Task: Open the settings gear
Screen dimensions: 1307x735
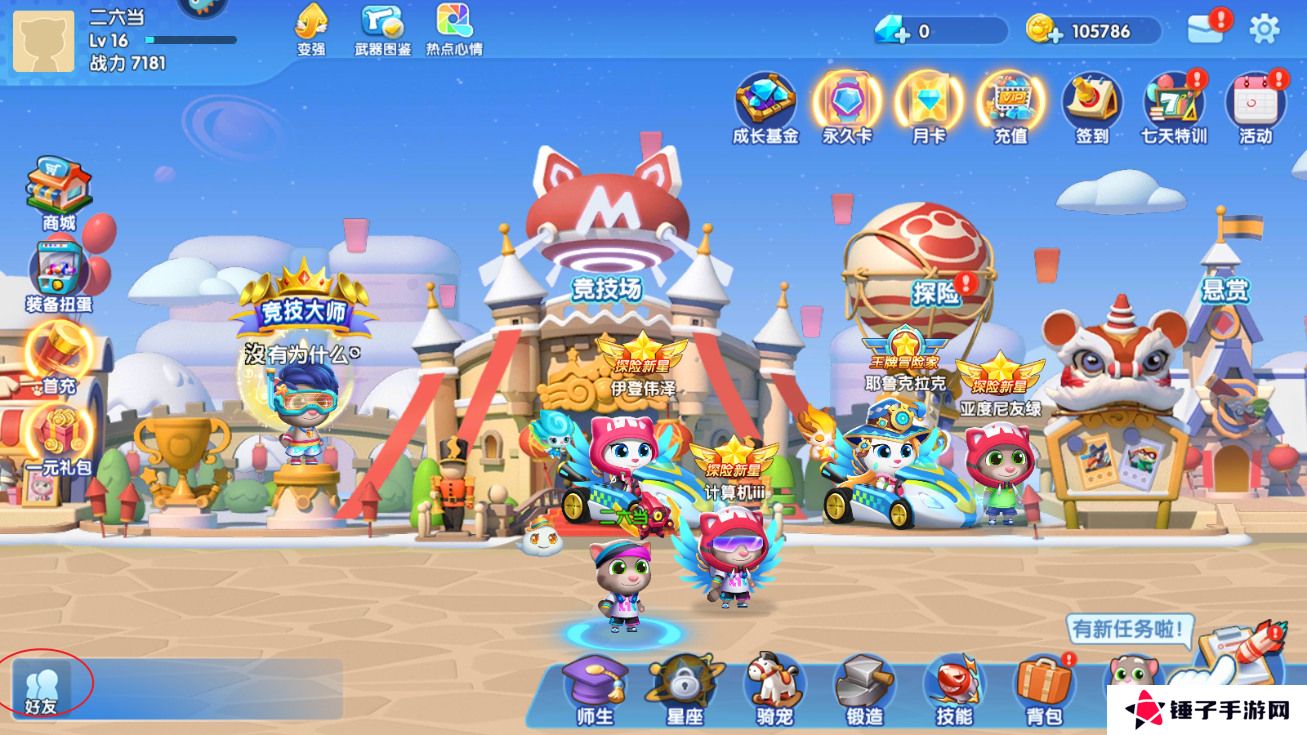Action: [1265, 29]
